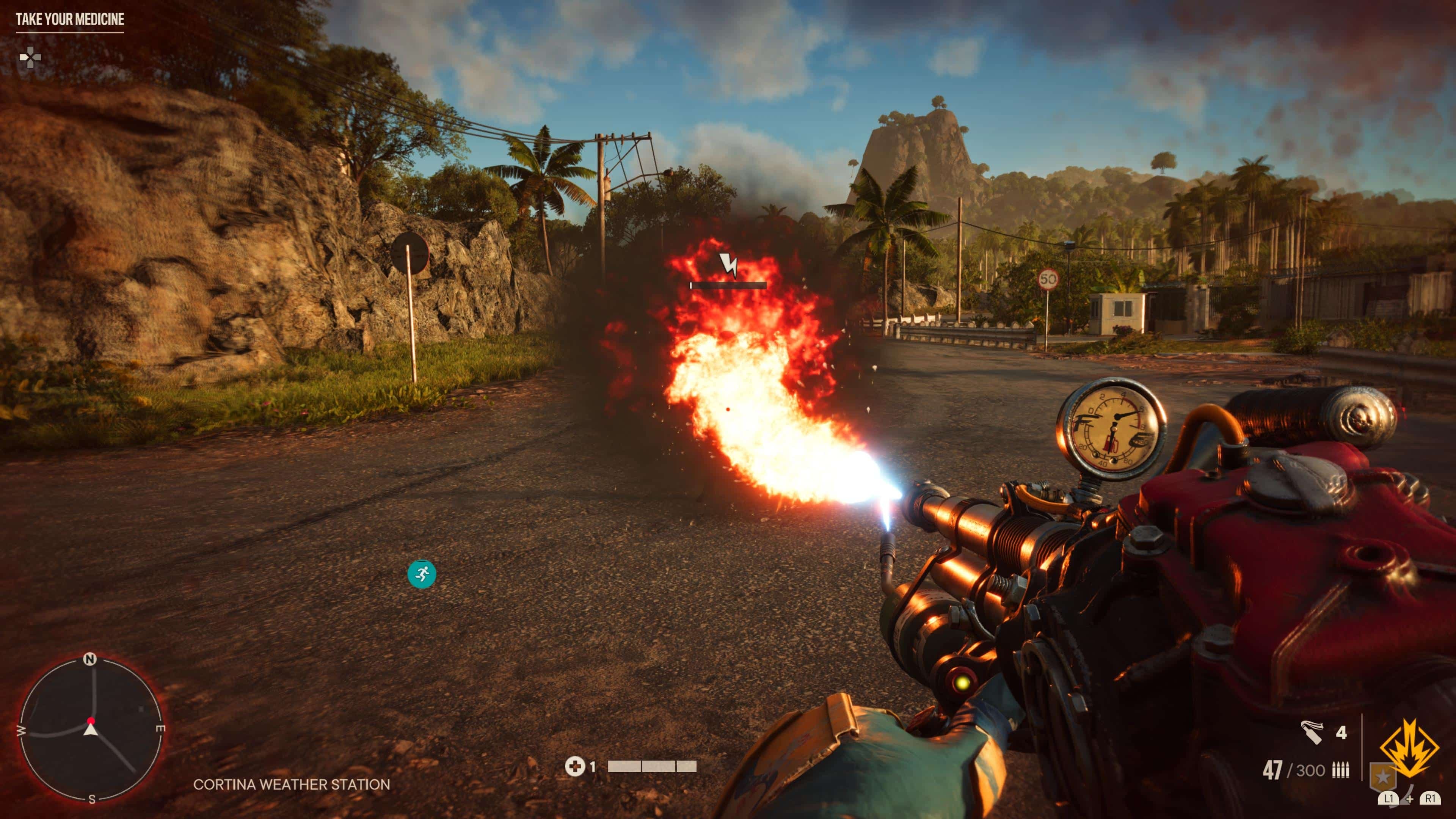
Task: Open the Take Your Medicine objective tracker
Action: pos(69,20)
